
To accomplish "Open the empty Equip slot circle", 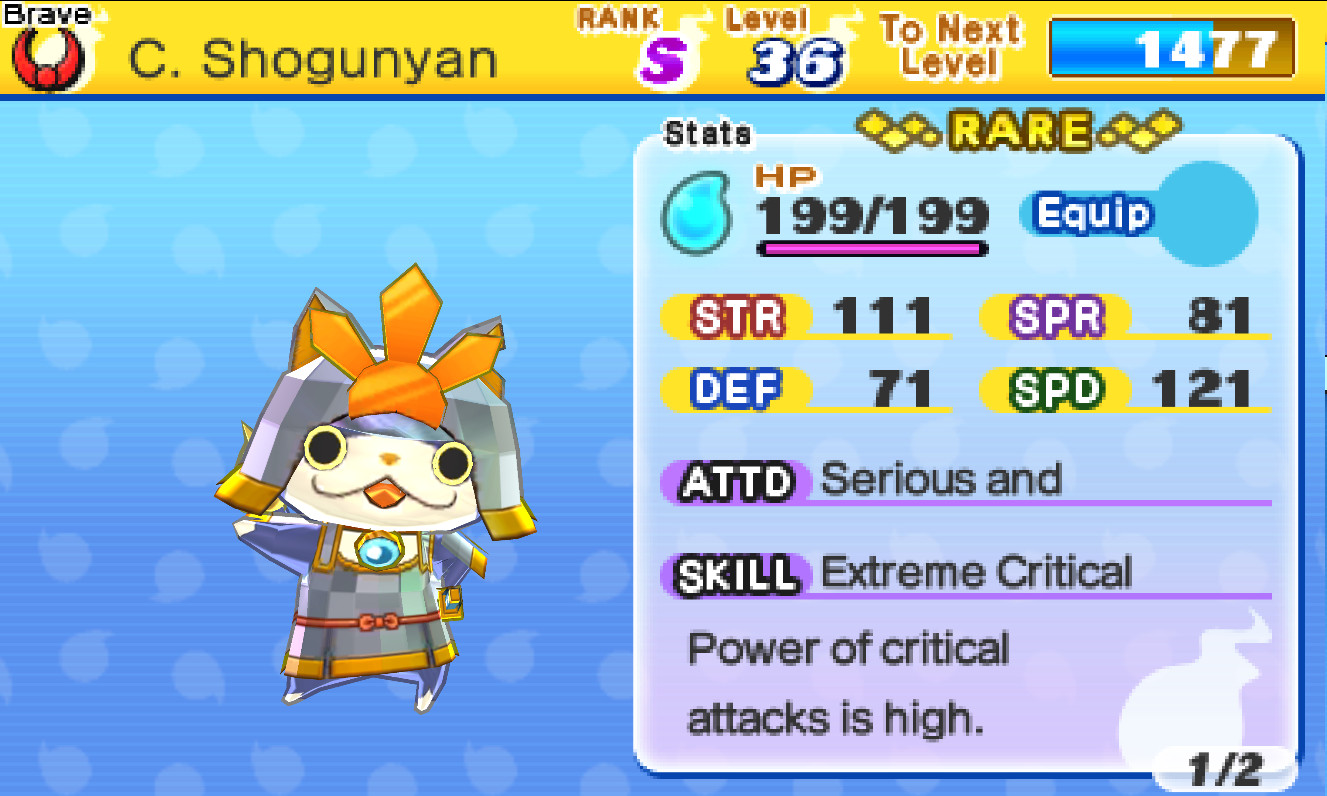I will (x=1205, y=213).
